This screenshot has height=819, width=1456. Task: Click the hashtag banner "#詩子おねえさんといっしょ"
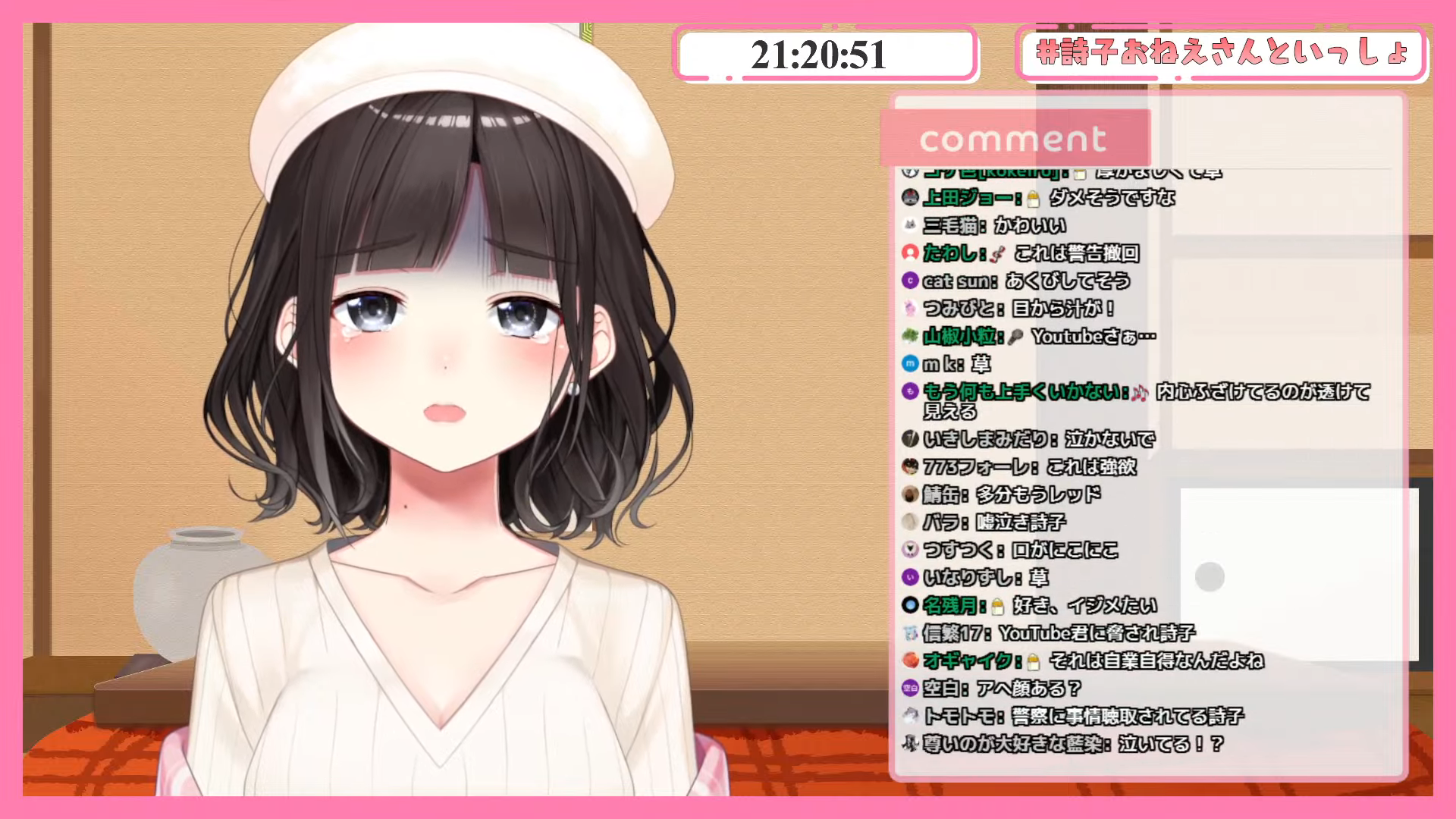1222,53
